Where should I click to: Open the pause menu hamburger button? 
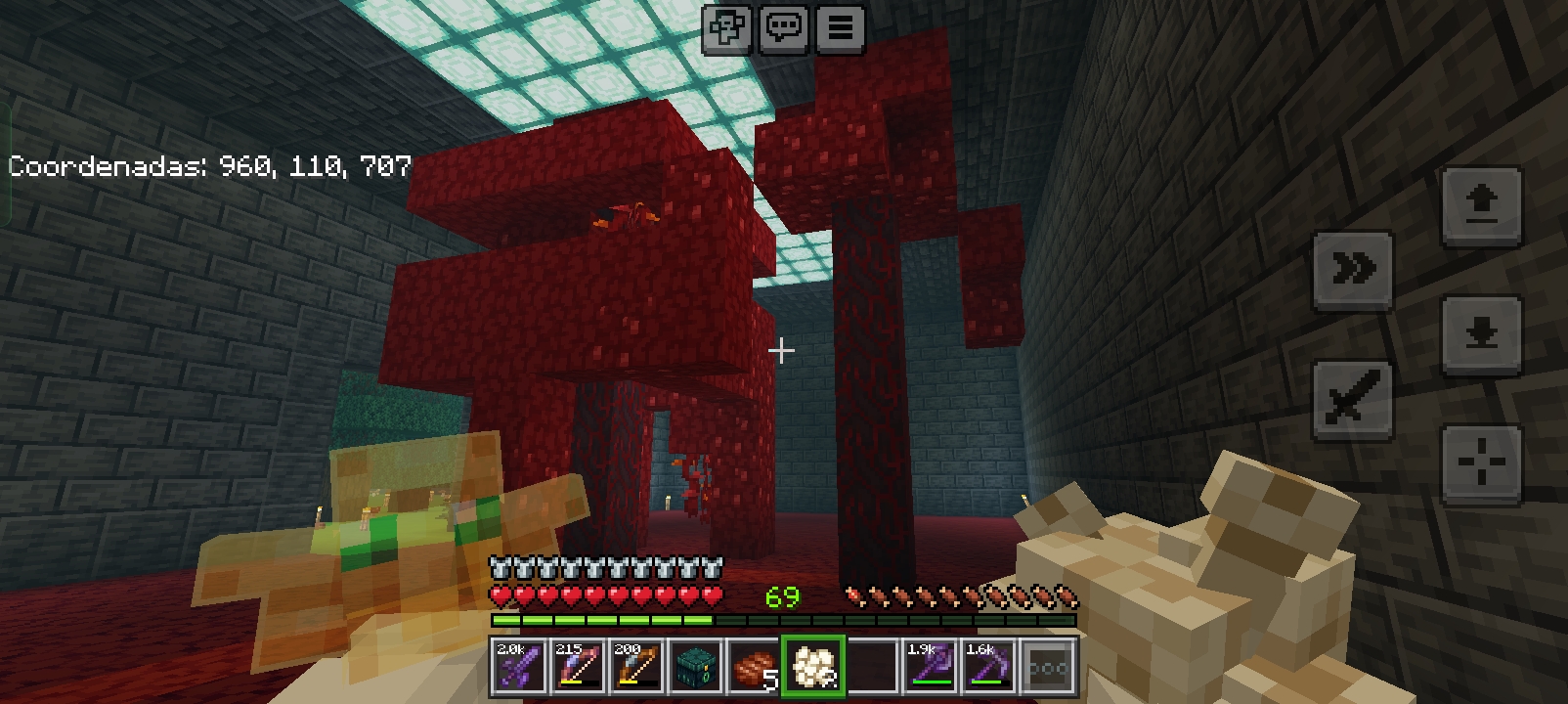[840, 27]
